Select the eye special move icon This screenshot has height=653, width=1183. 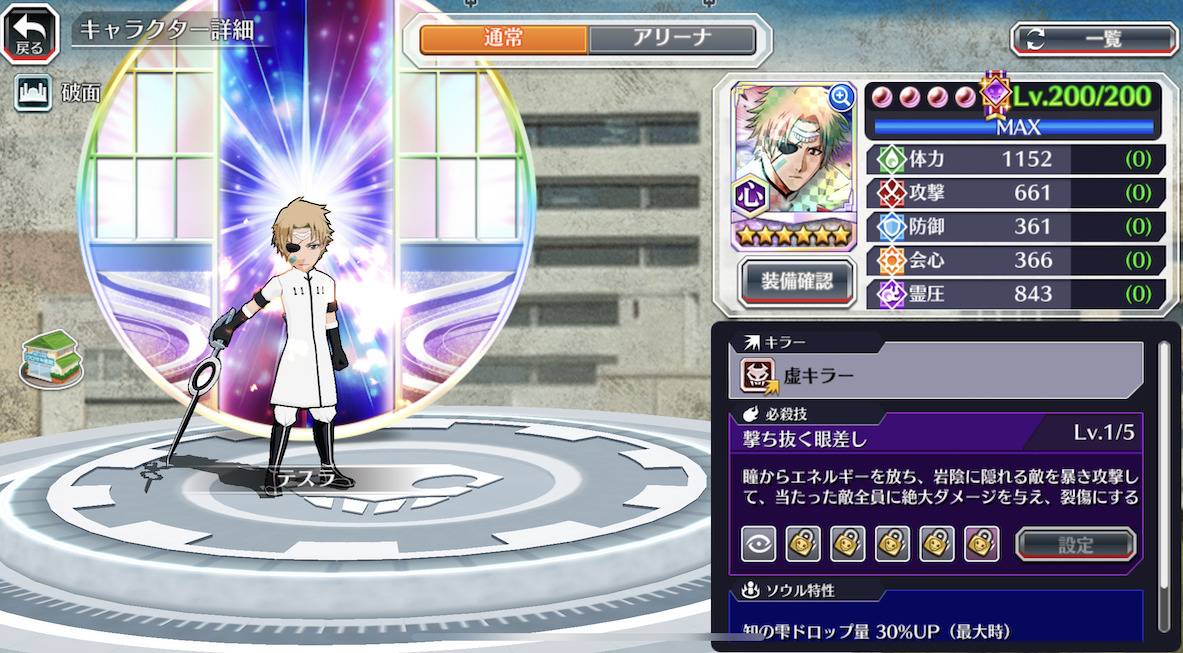coord(758,544)
